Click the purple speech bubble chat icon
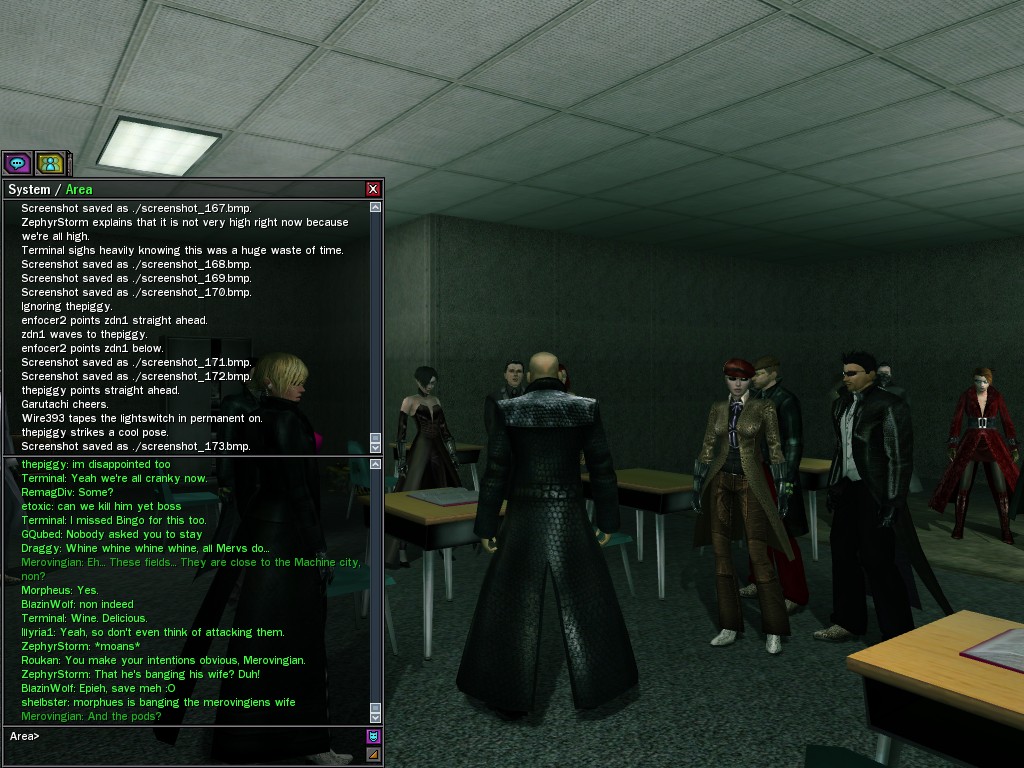Image resolution: width=1024 pixels, height=768 pixels. pos(17,163)
